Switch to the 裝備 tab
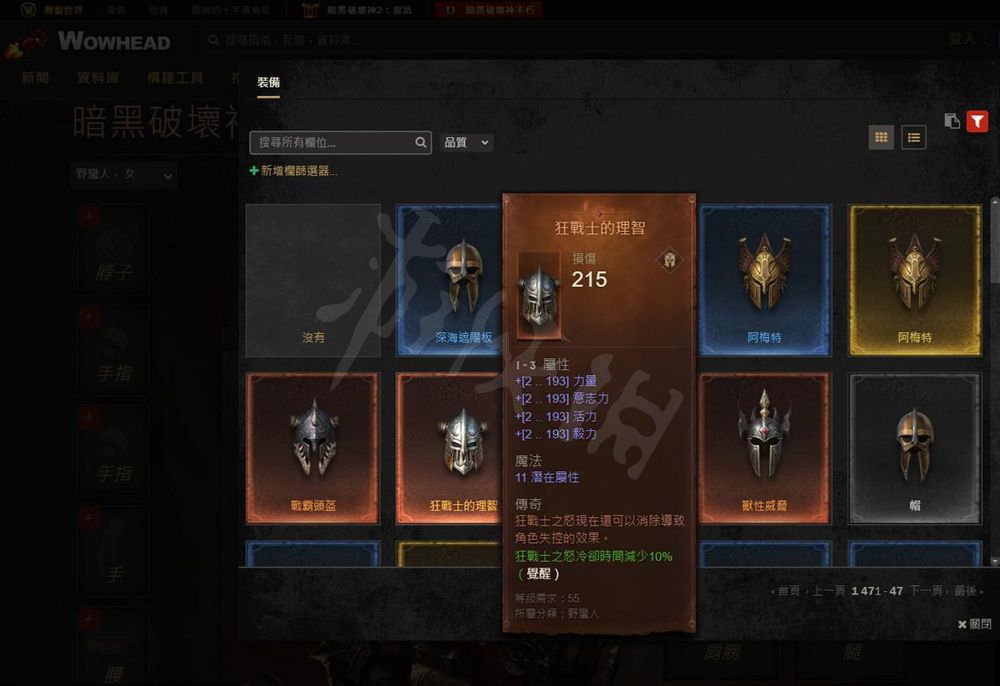 click(x=268, y=82)
